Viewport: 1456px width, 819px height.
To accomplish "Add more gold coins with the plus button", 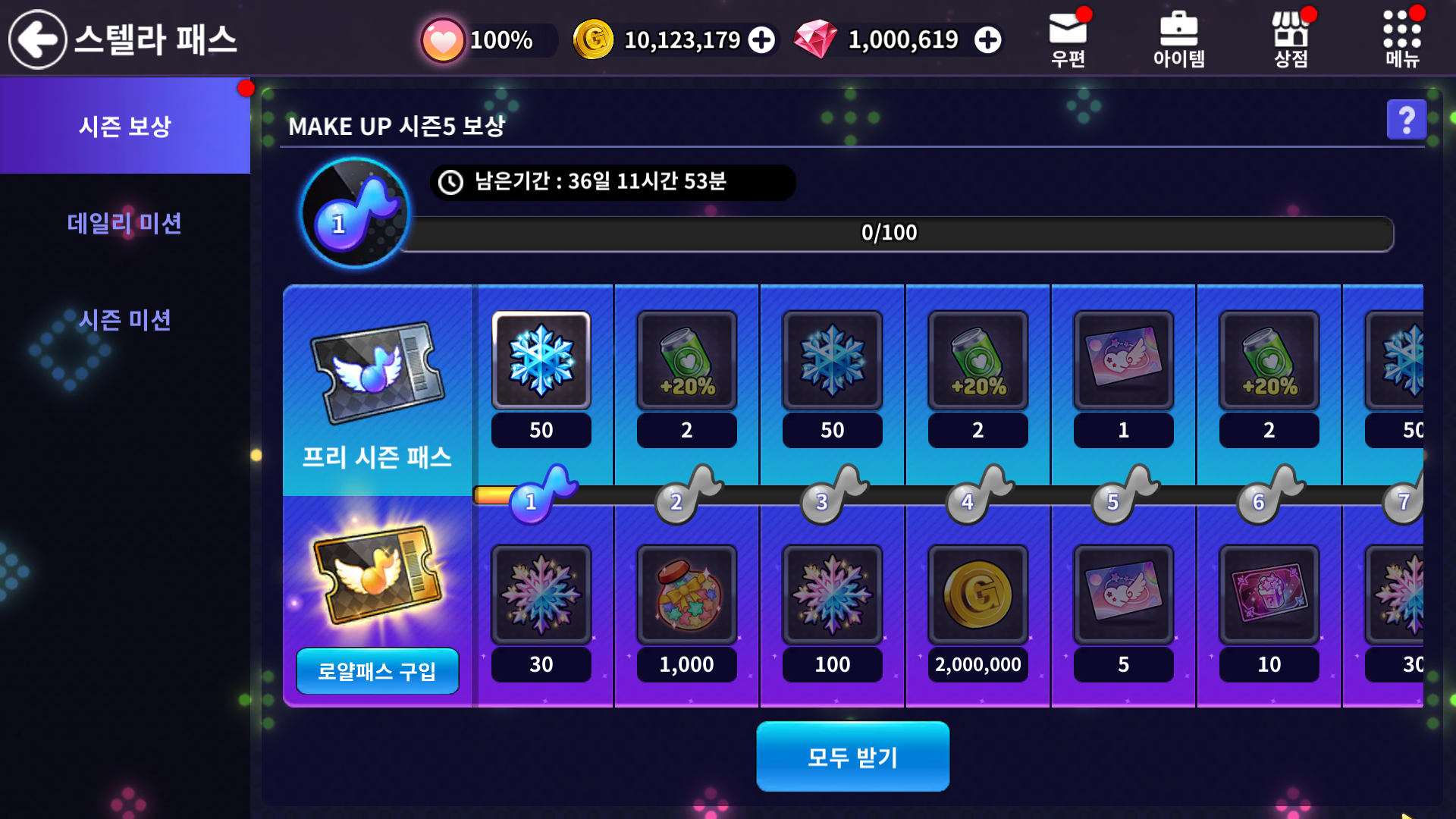I will tap(762, 40).
